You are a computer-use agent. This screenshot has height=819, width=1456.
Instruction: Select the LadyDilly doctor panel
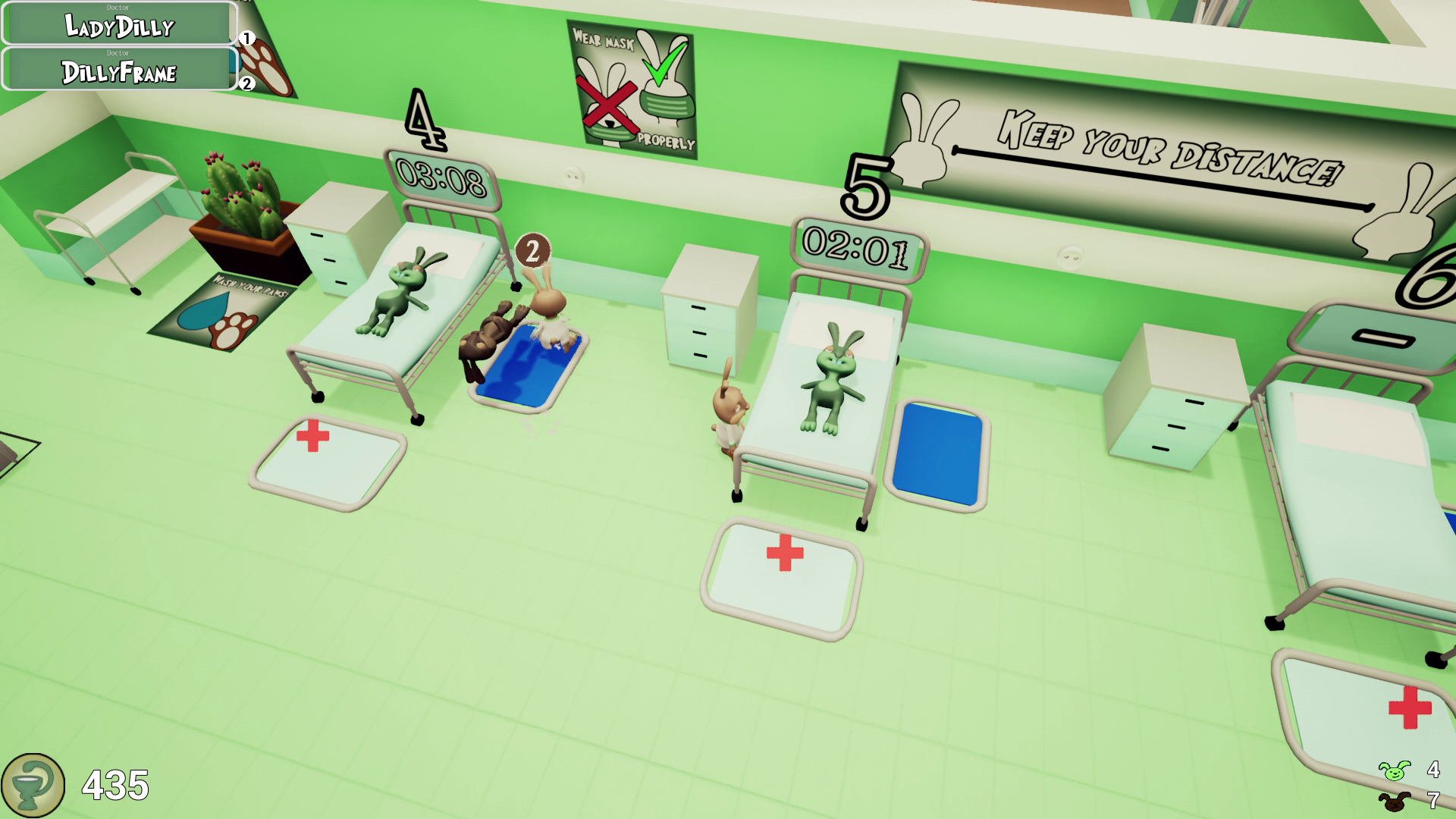point(118,28)
